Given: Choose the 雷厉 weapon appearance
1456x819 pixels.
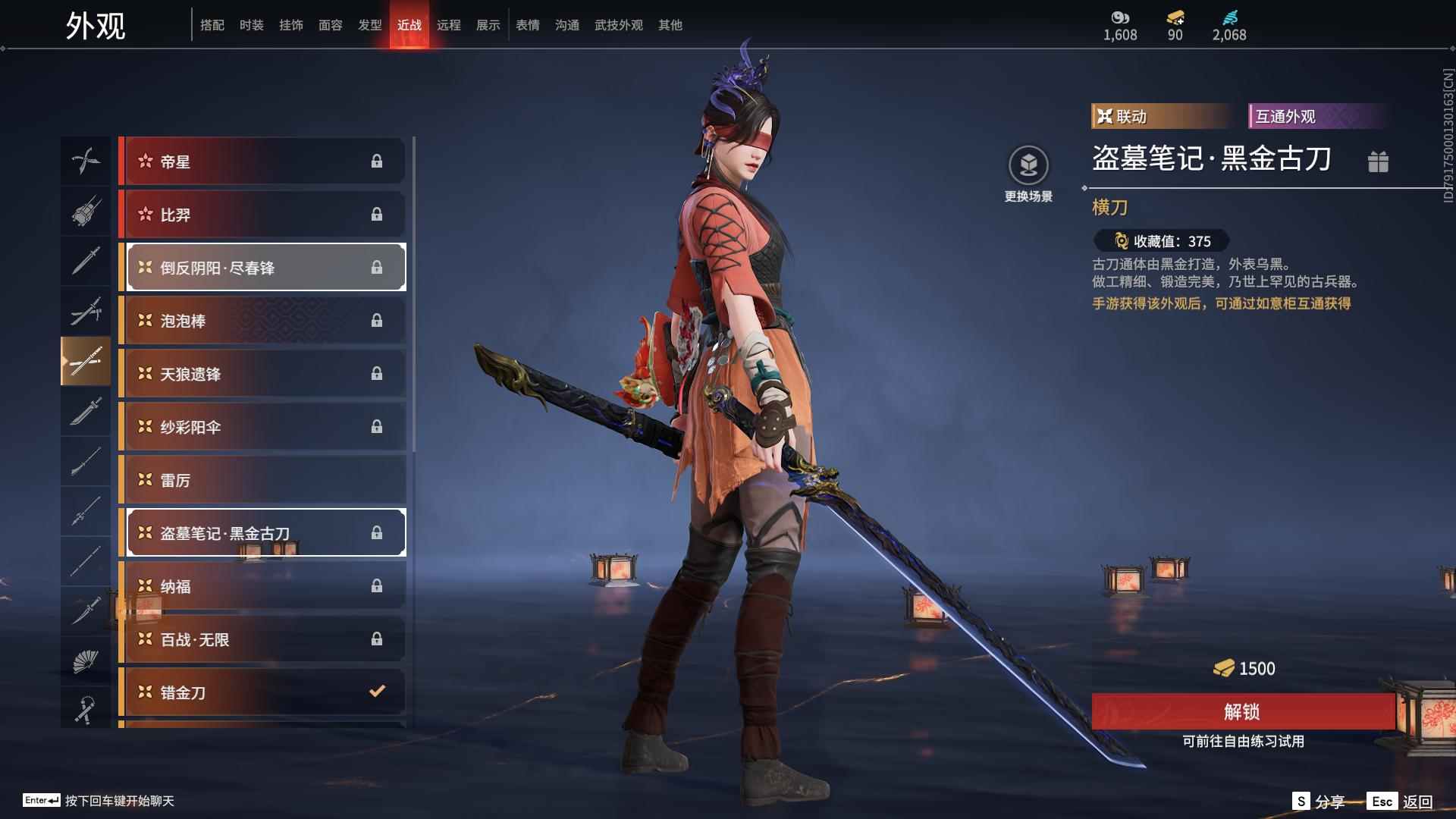Looking at the screenshot, I should 263,480.
